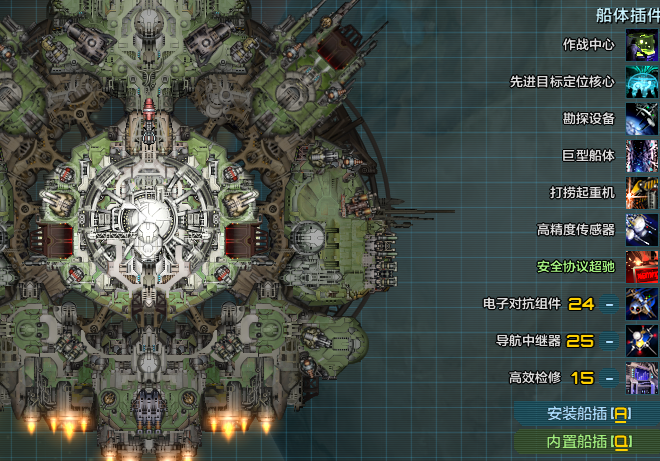Viewport: 660px width, 461px height.
Task: Remove 电子对抗组件 with its minus button
Action: [609, 304]
